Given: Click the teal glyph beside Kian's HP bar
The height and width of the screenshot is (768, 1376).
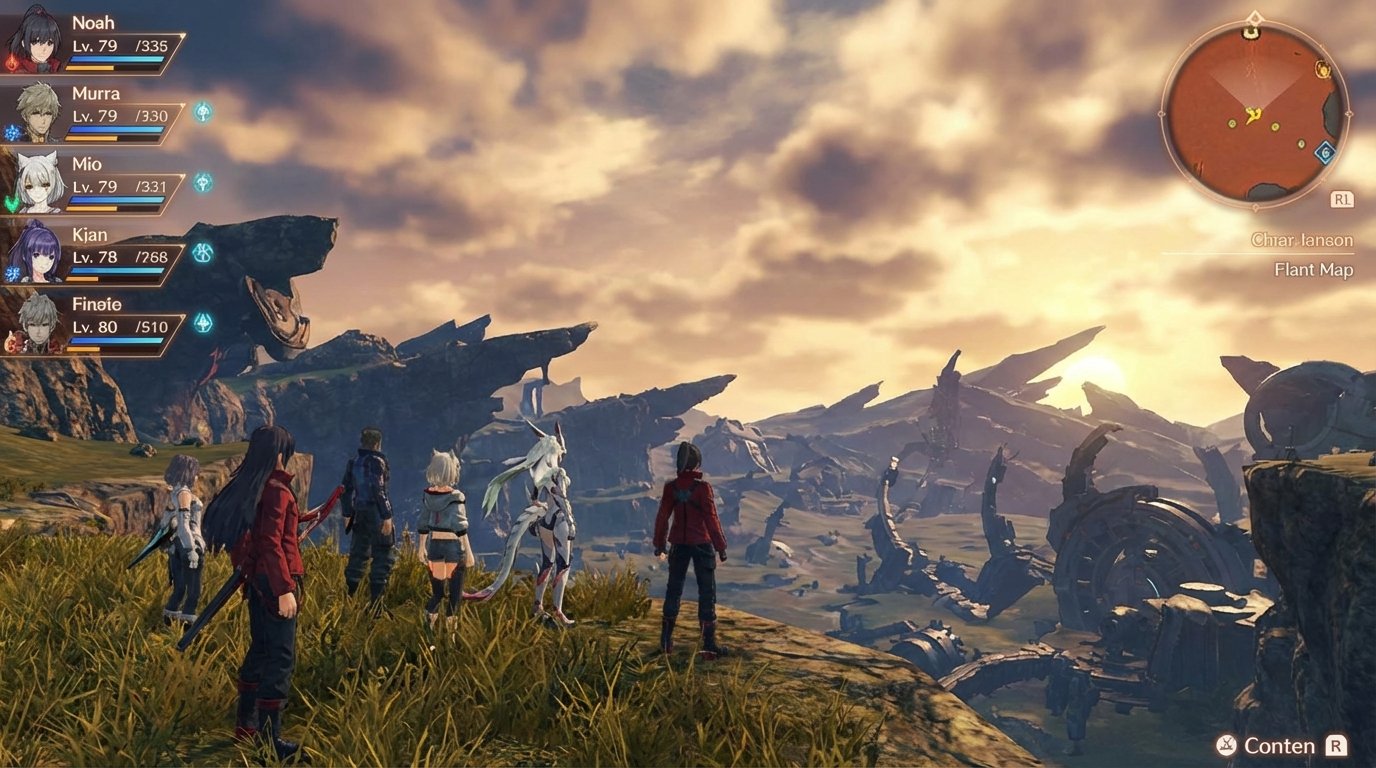Looking at the screenshot, I should tap(205, 253).
